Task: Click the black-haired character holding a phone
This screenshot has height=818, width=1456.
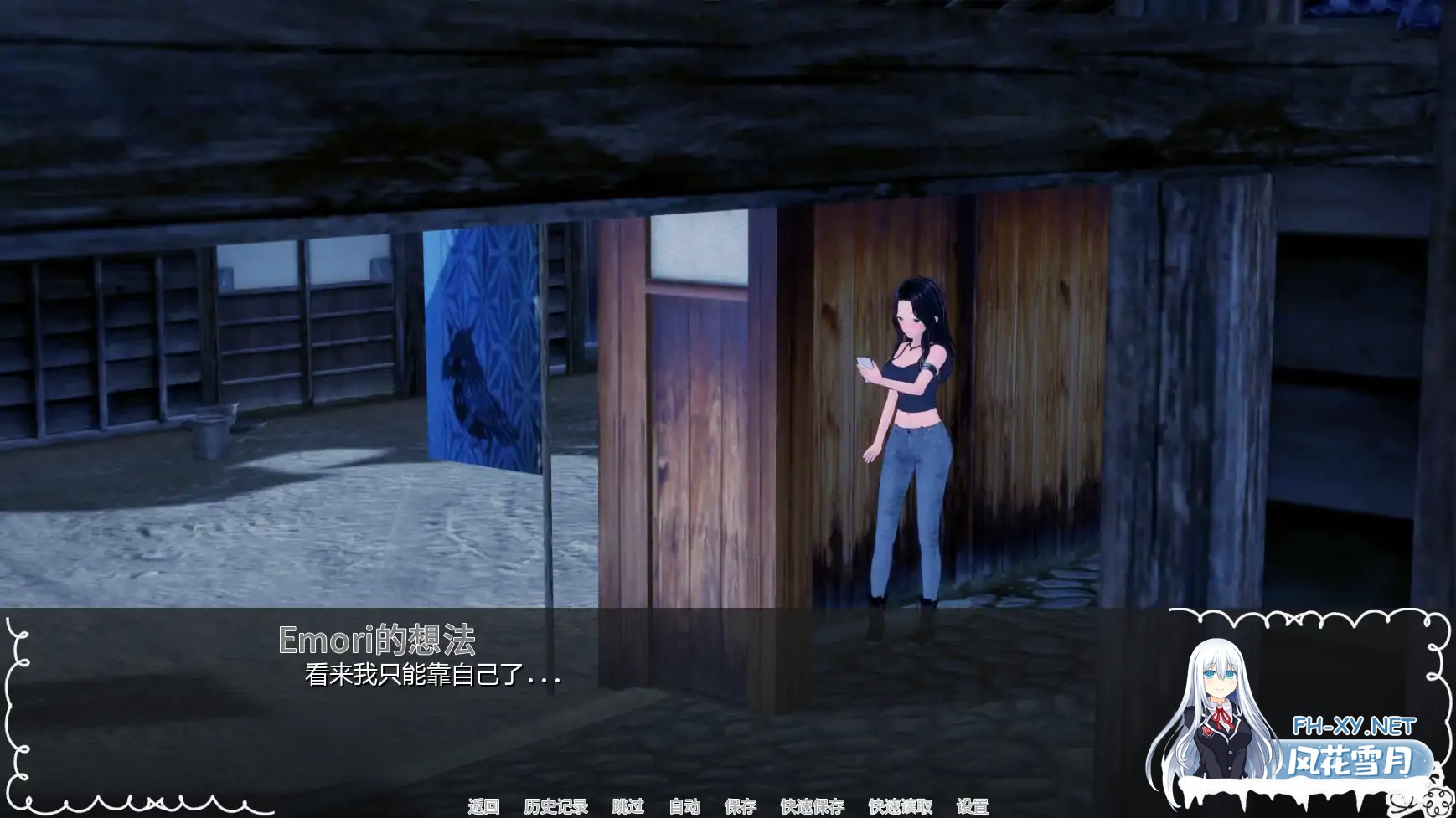Action: [913, 435]
